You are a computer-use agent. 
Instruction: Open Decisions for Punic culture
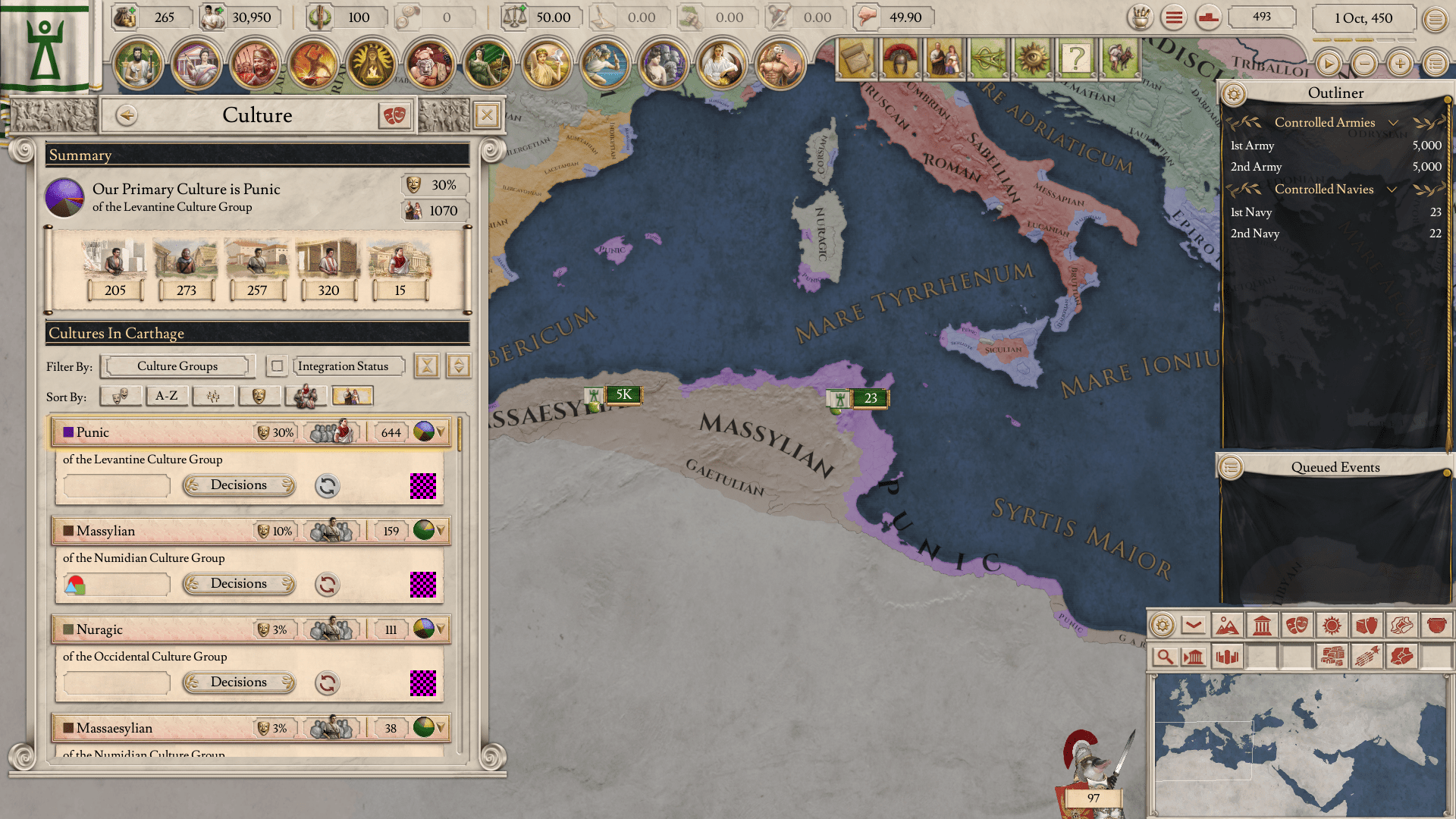(x=239, y=485)
